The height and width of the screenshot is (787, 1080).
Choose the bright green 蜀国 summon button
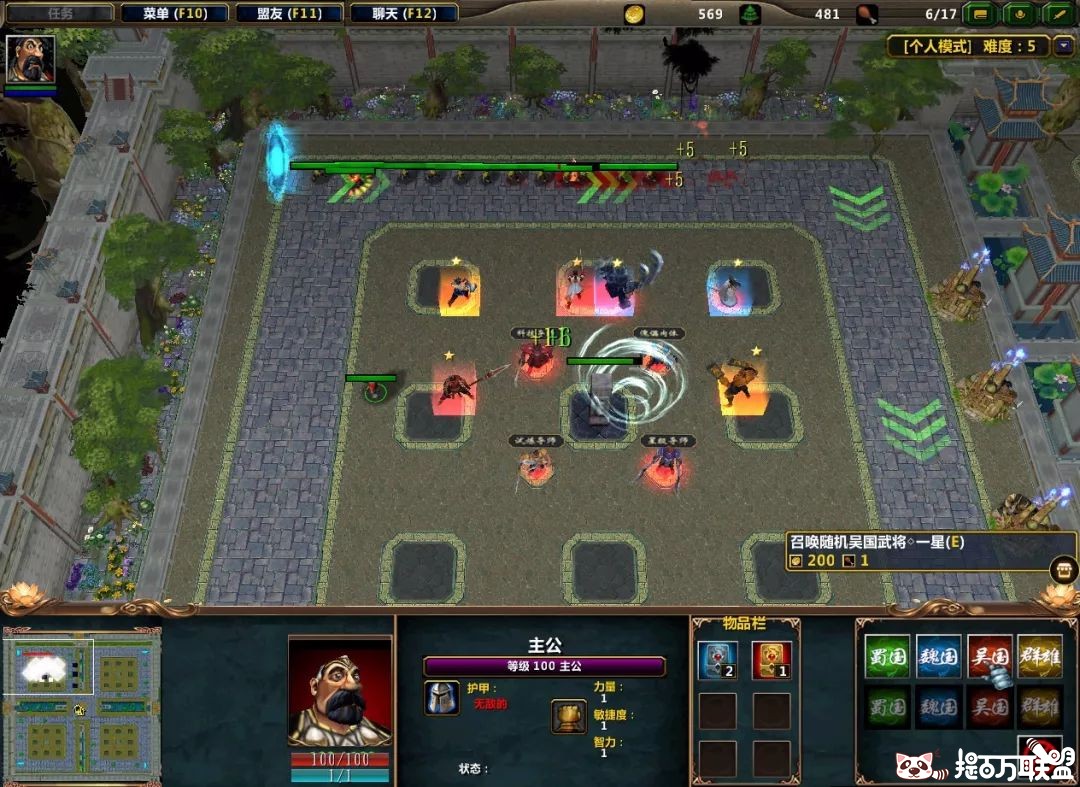point(887,656)
